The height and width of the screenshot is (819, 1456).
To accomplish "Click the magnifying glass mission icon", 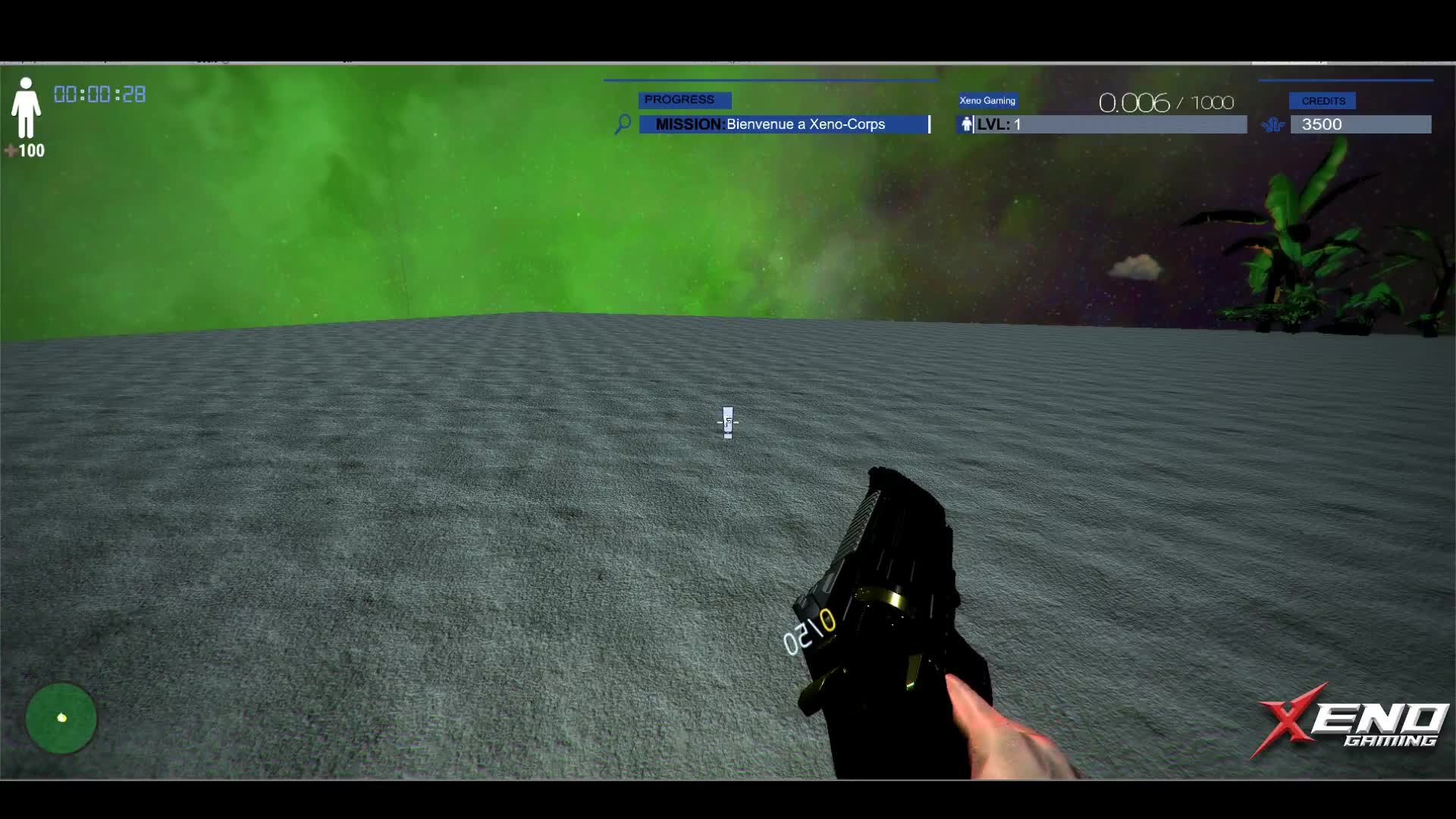I will point(622,124).
